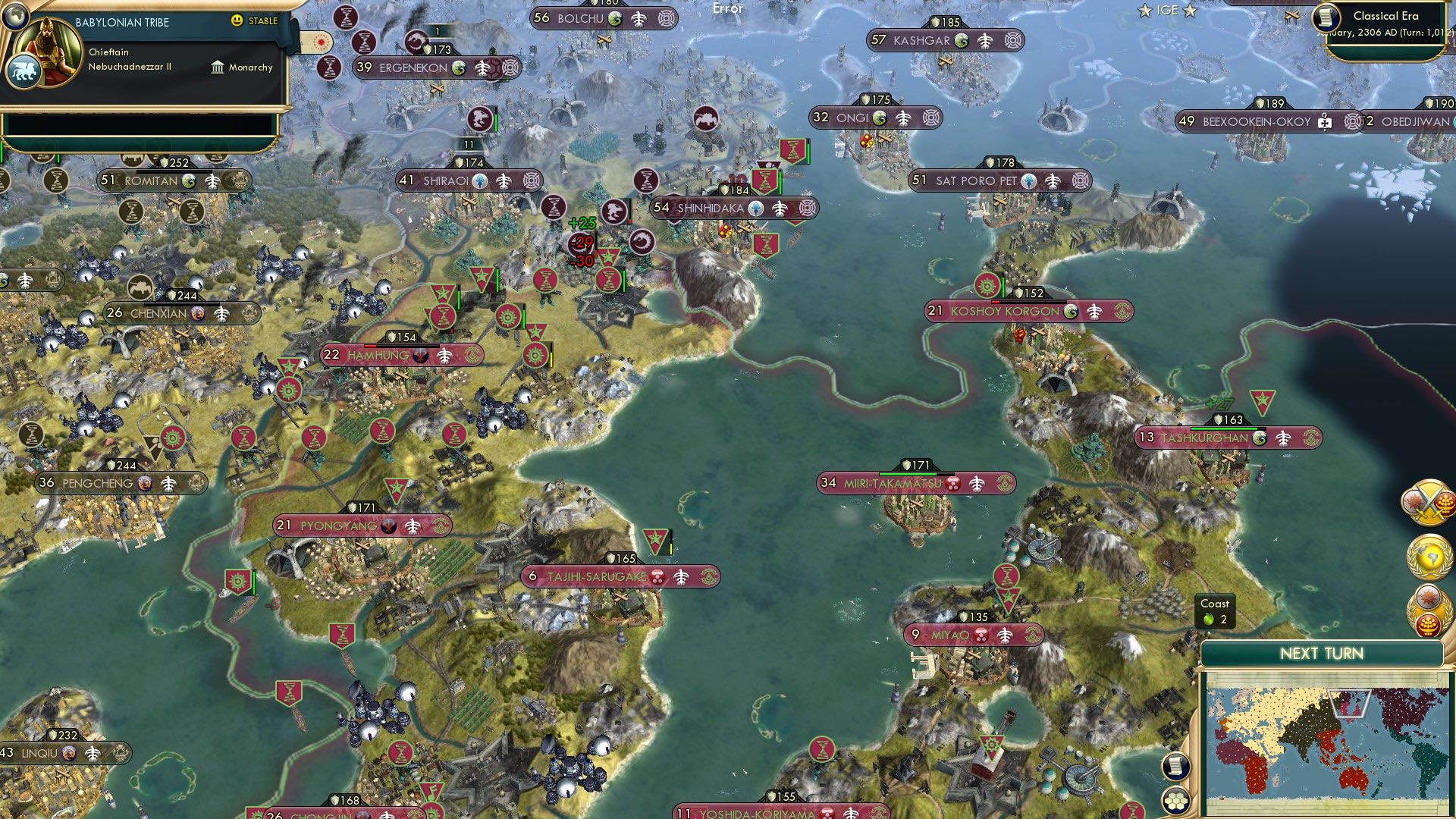Click the Monarchy government pillar icon
1456x819 pixels.
(217, 67)
